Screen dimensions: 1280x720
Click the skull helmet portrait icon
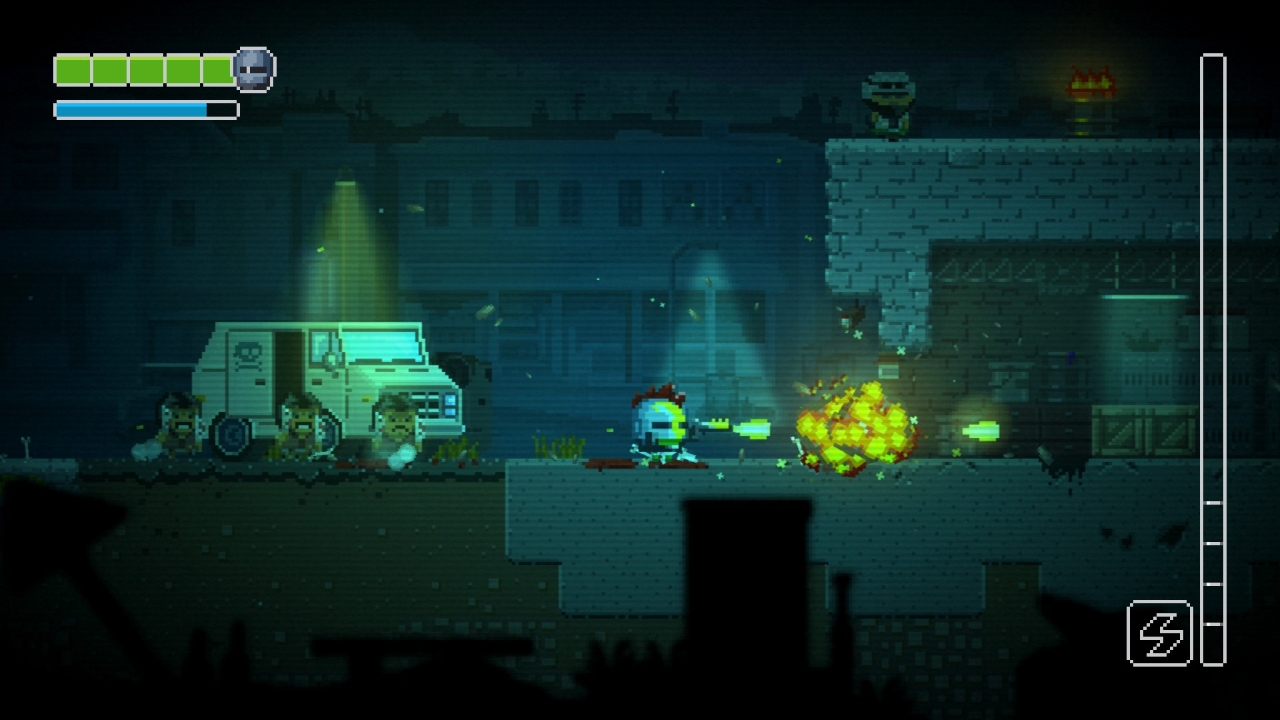point(254,68)
